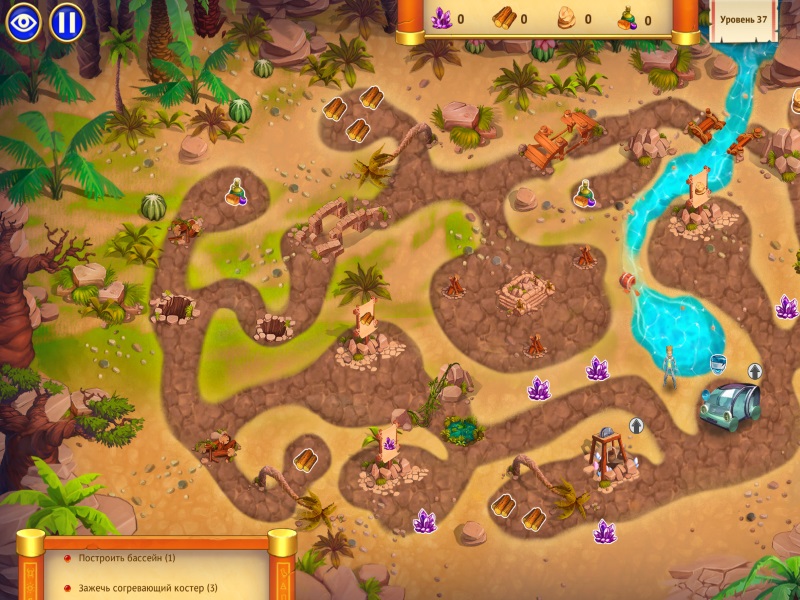Screen dimensions: 800x600
Task: Pause the game with the pause button
Action: coord(67,22)
